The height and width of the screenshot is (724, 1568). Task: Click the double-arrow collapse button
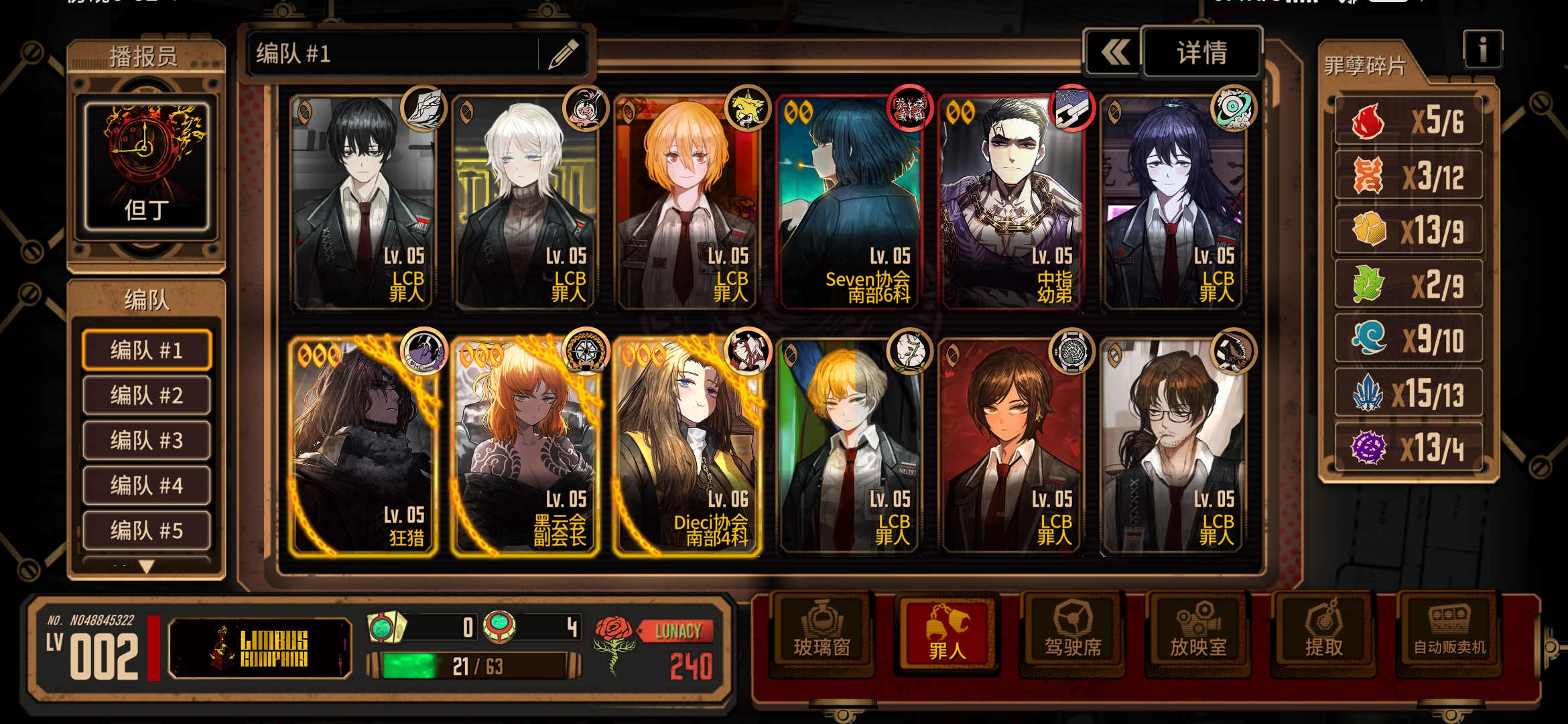tap(1114, 53)
